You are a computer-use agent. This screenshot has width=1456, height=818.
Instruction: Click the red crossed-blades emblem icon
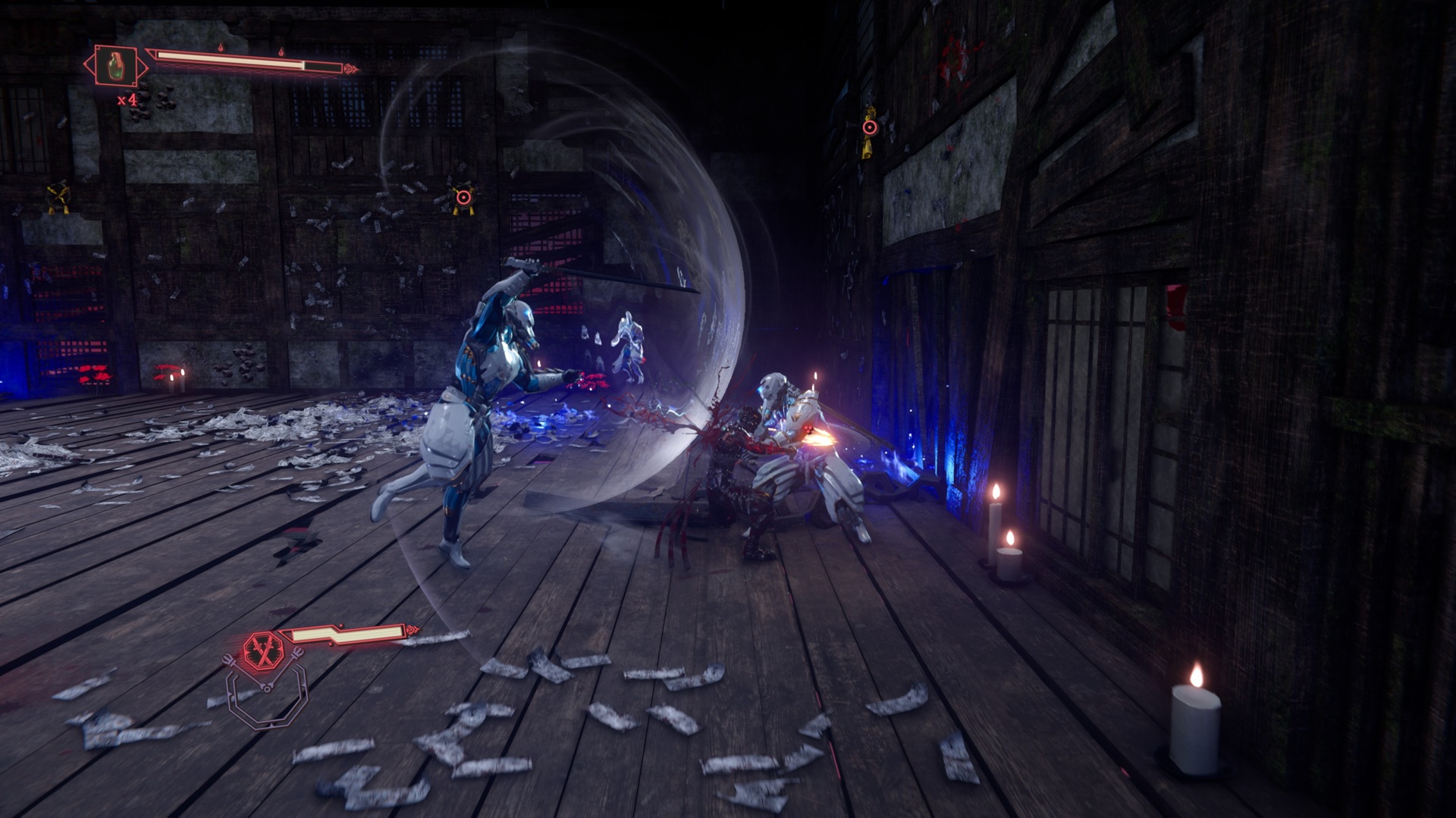click(x=262, y=649)
